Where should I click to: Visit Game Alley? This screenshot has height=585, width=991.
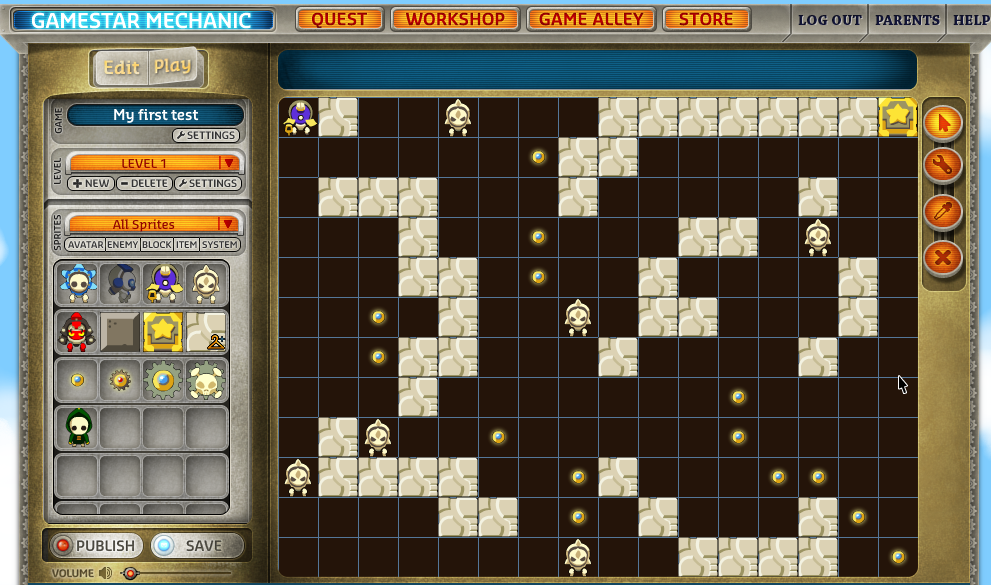[590, 19]
